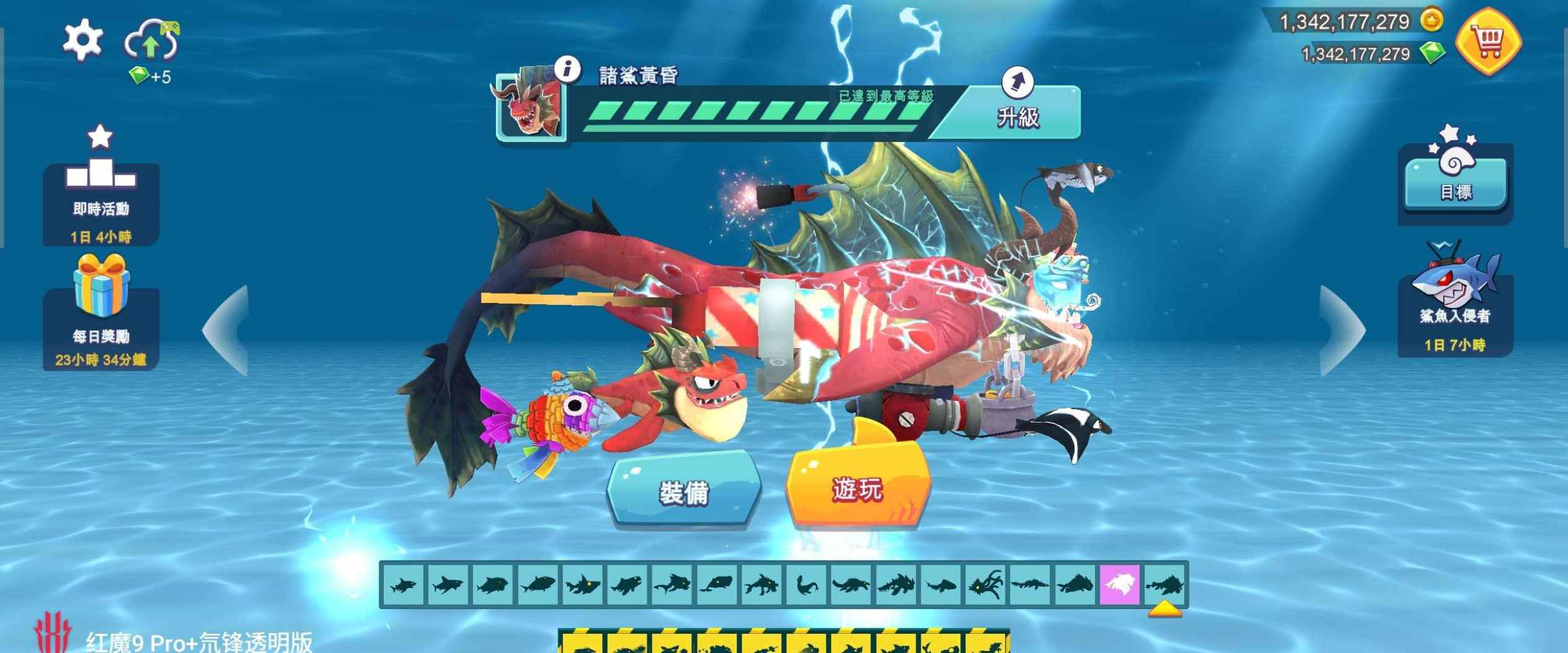The image size is (1568, 653).
Task: Tap the cloud save icon
Action: [152, 41]
